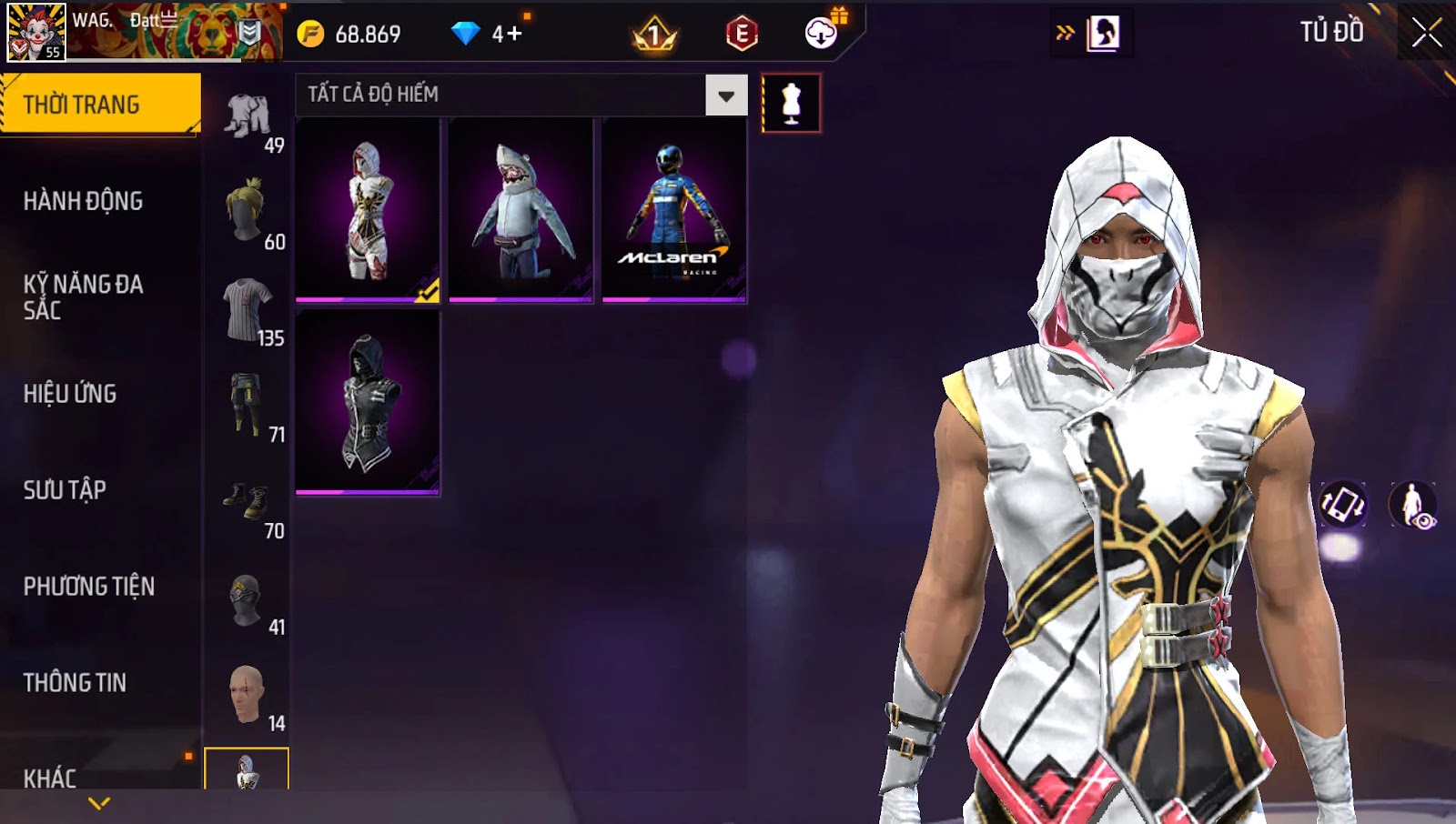Choose the shark costume outfit
Viewport: 1456px width, 824px height.
[521, 209]
